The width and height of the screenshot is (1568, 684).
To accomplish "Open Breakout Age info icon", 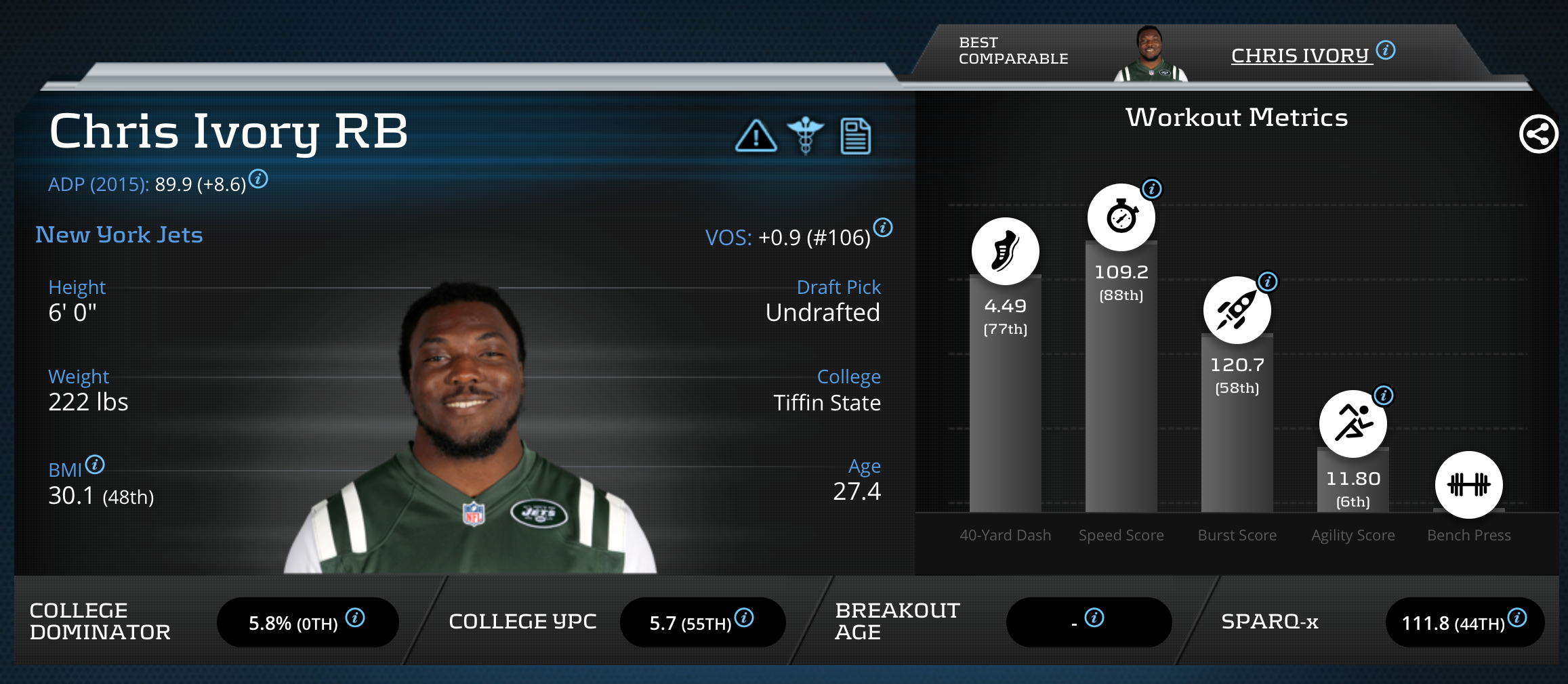I will coord(1094,618).
